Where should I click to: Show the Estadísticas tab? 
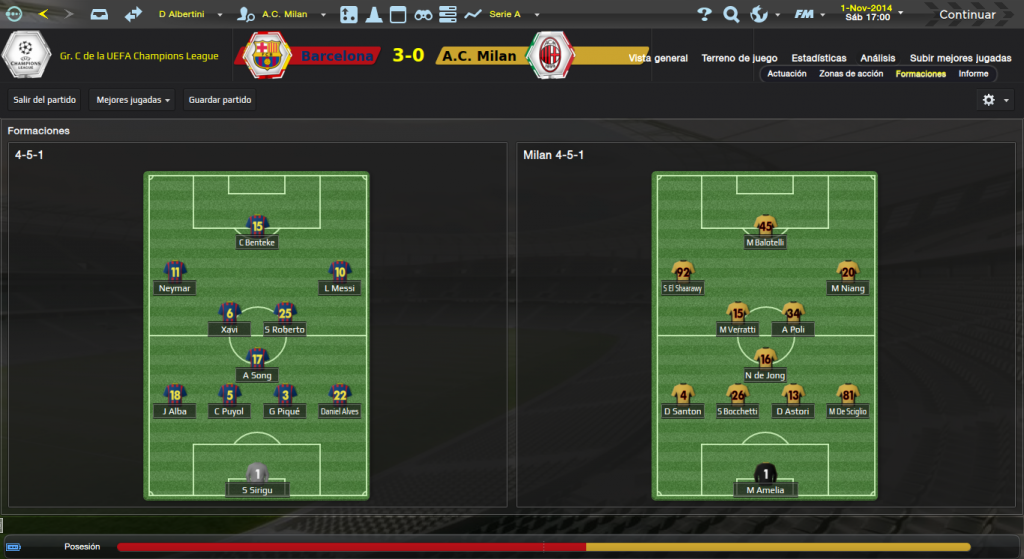pyautogui.click(x=819, y=58)
